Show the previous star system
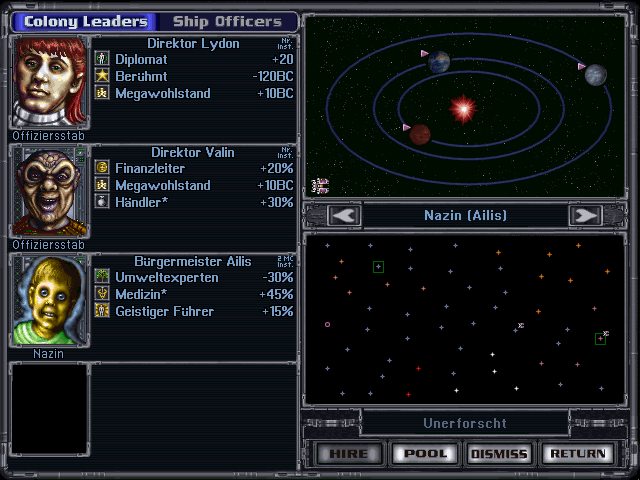640x480 pixels. [x=345, y=215]
